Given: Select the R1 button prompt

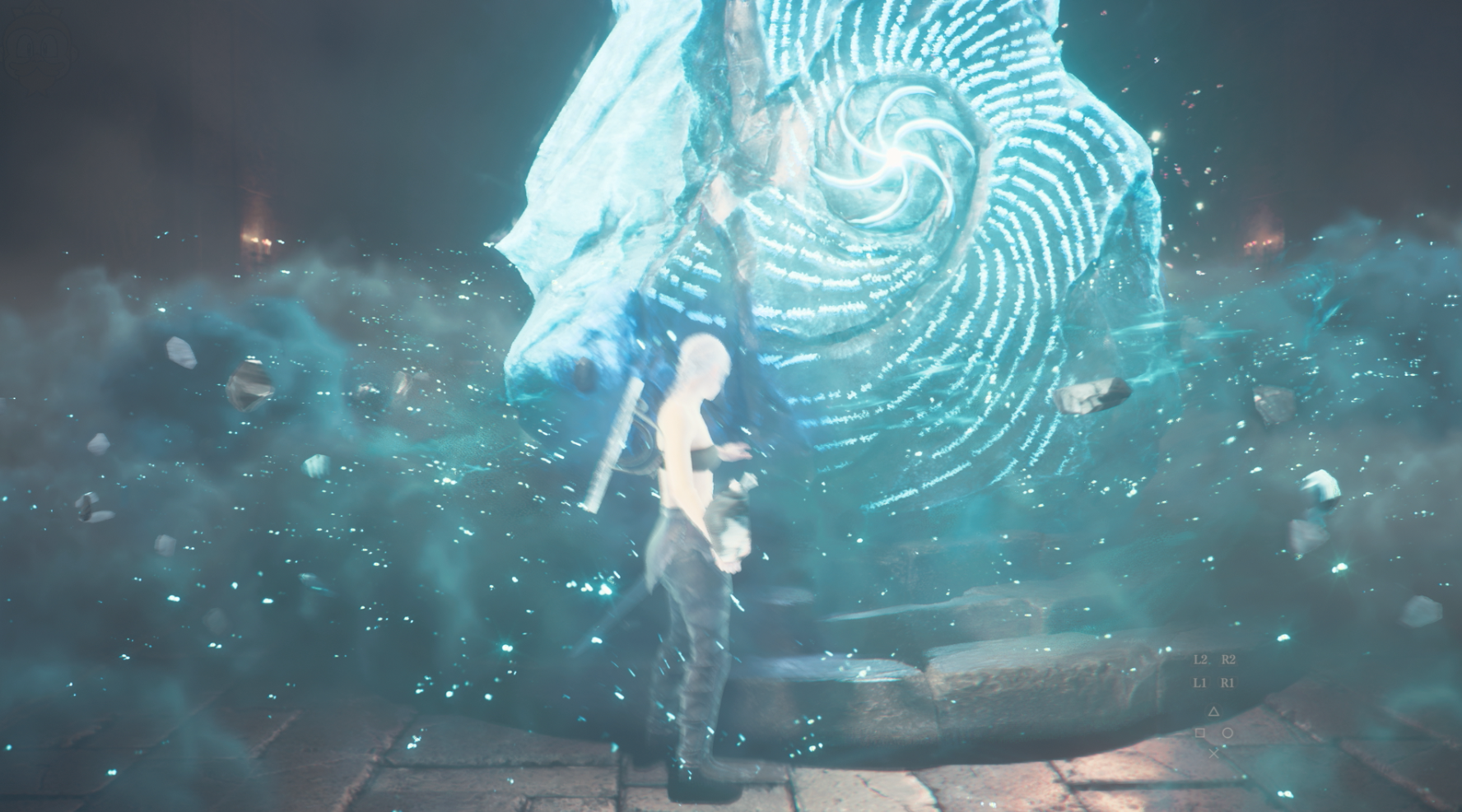Looking at the screenshot, I should tap(1227, 681).
